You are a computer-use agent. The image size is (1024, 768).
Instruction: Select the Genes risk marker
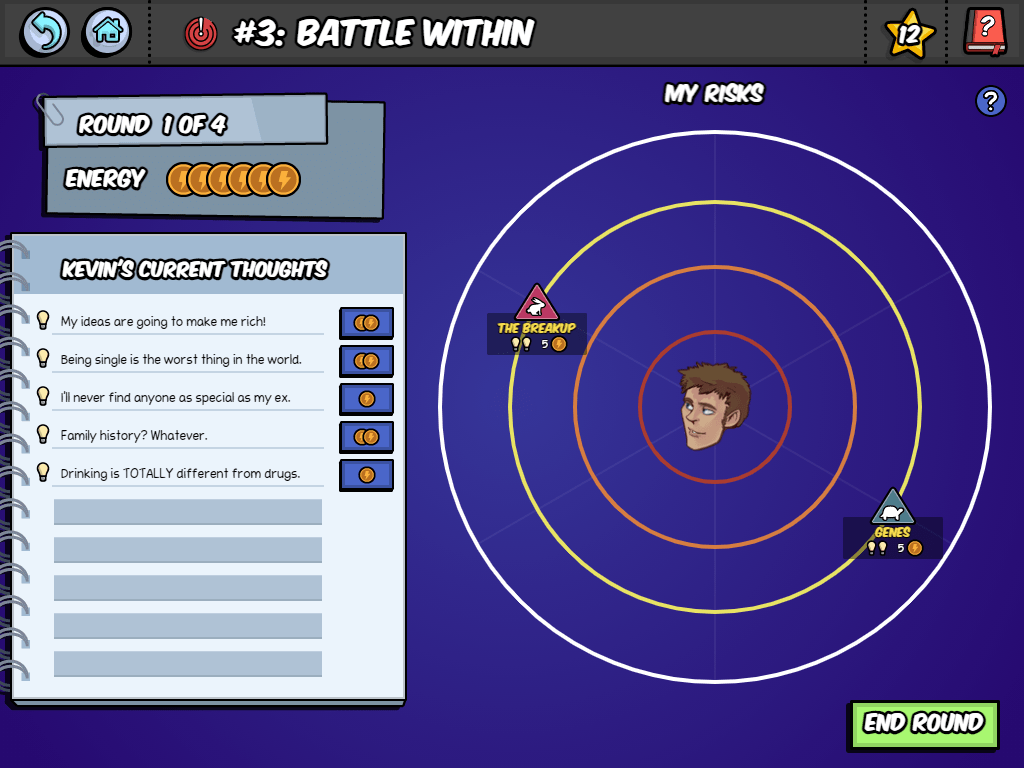click(892, 507)
